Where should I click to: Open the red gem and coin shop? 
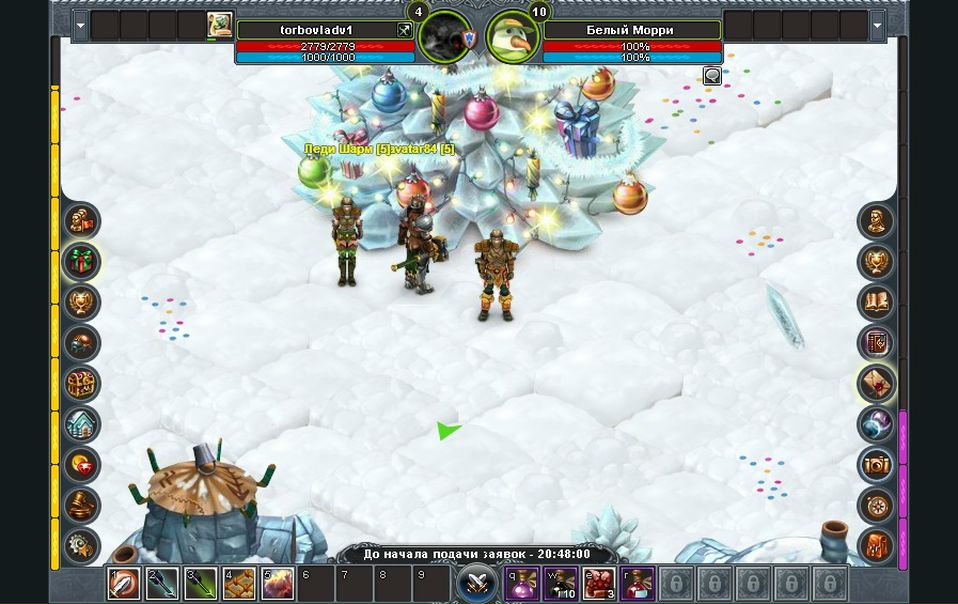tap(82, 465)
